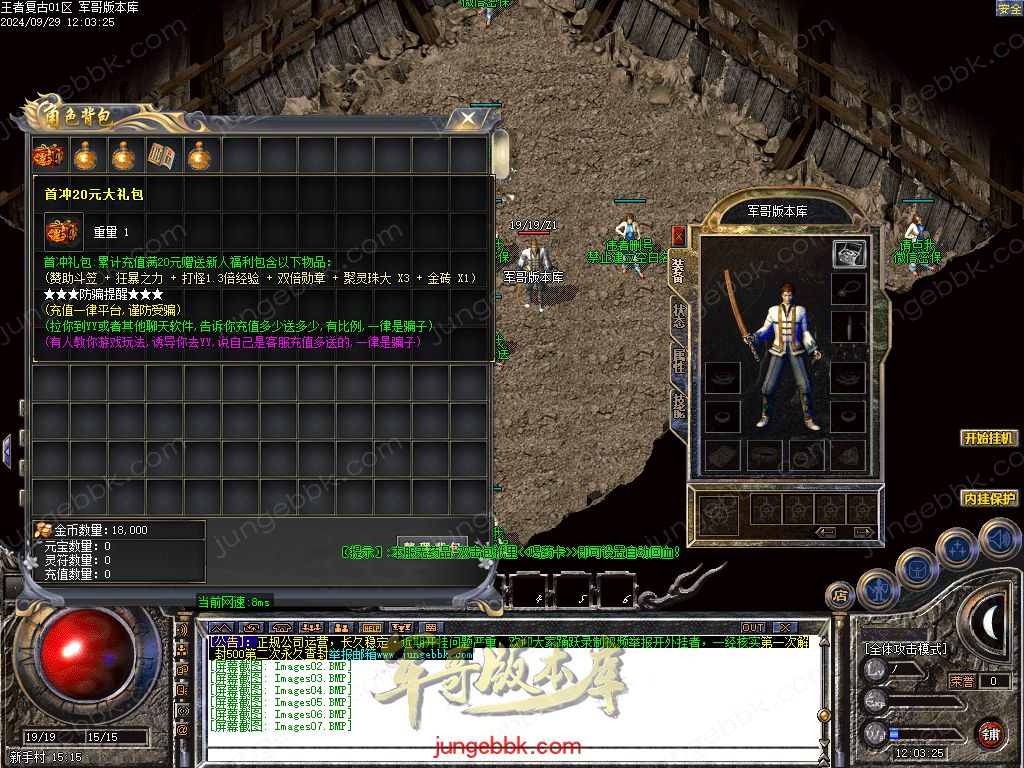Viewport: 1024px width, 768px height.
Task: Click the OUT button above chat
Action: pos(753,627)
